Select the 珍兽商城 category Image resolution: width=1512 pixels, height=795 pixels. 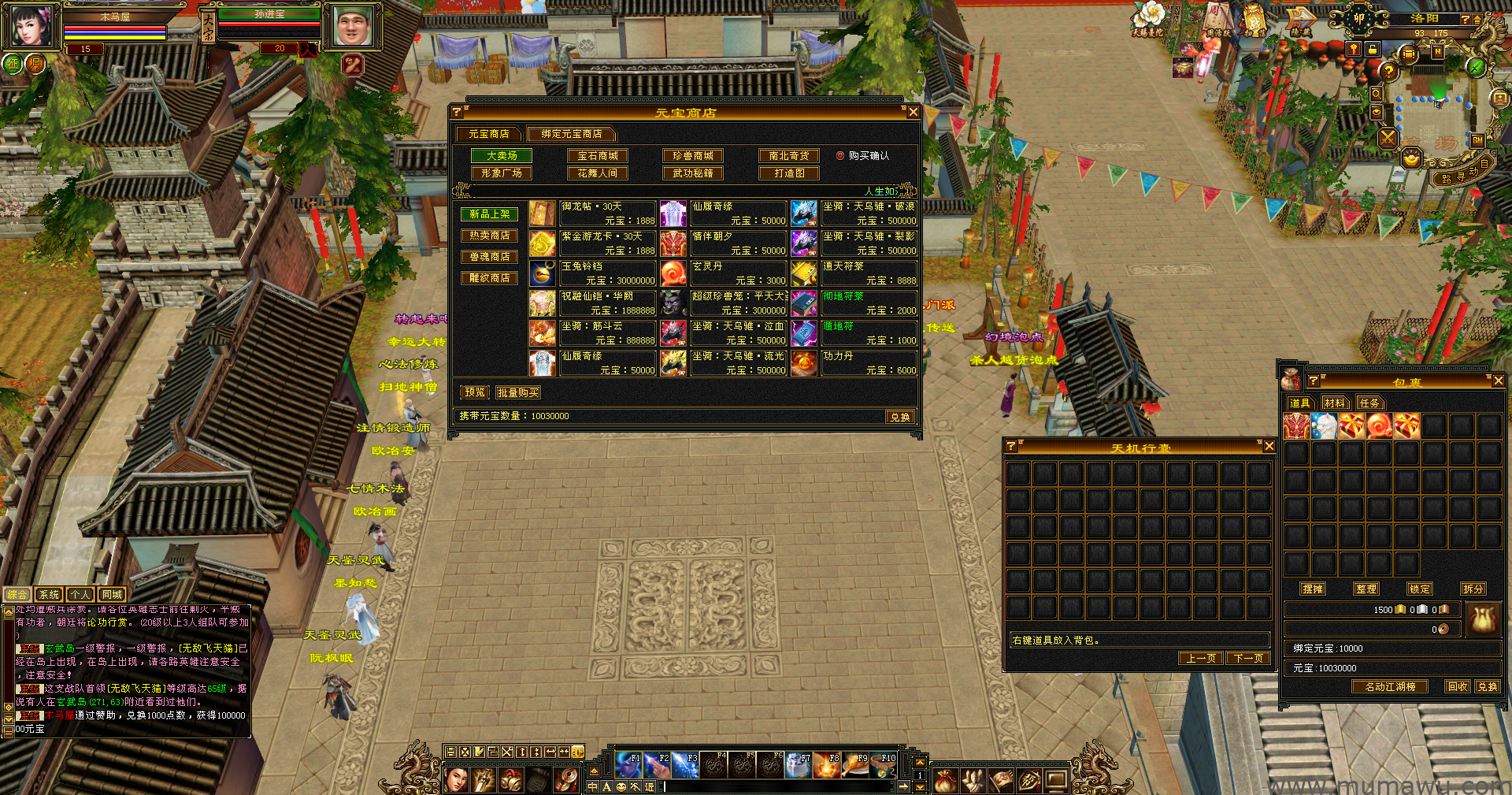coord(693,156)
